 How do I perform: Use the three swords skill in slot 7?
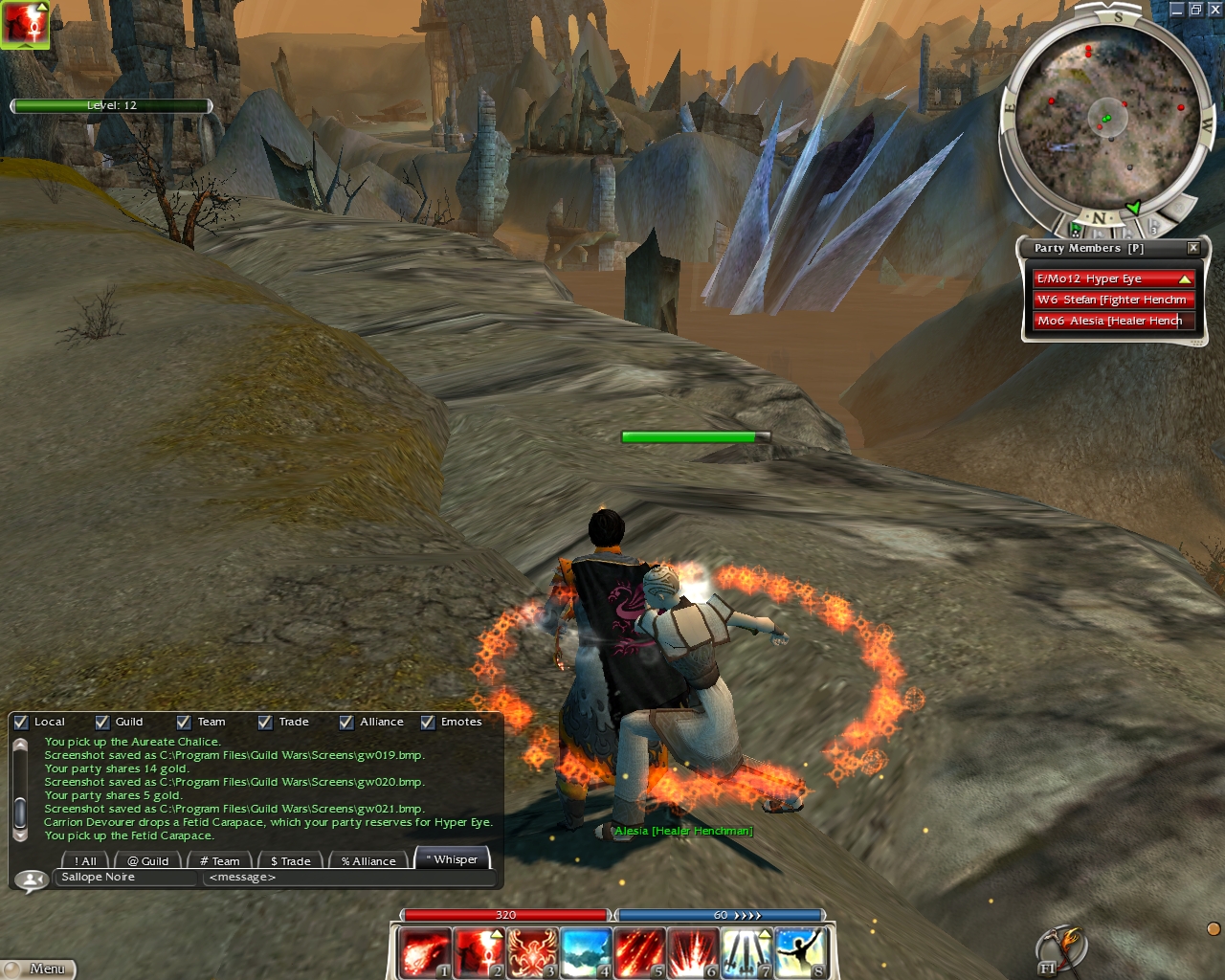coord(746,953)
